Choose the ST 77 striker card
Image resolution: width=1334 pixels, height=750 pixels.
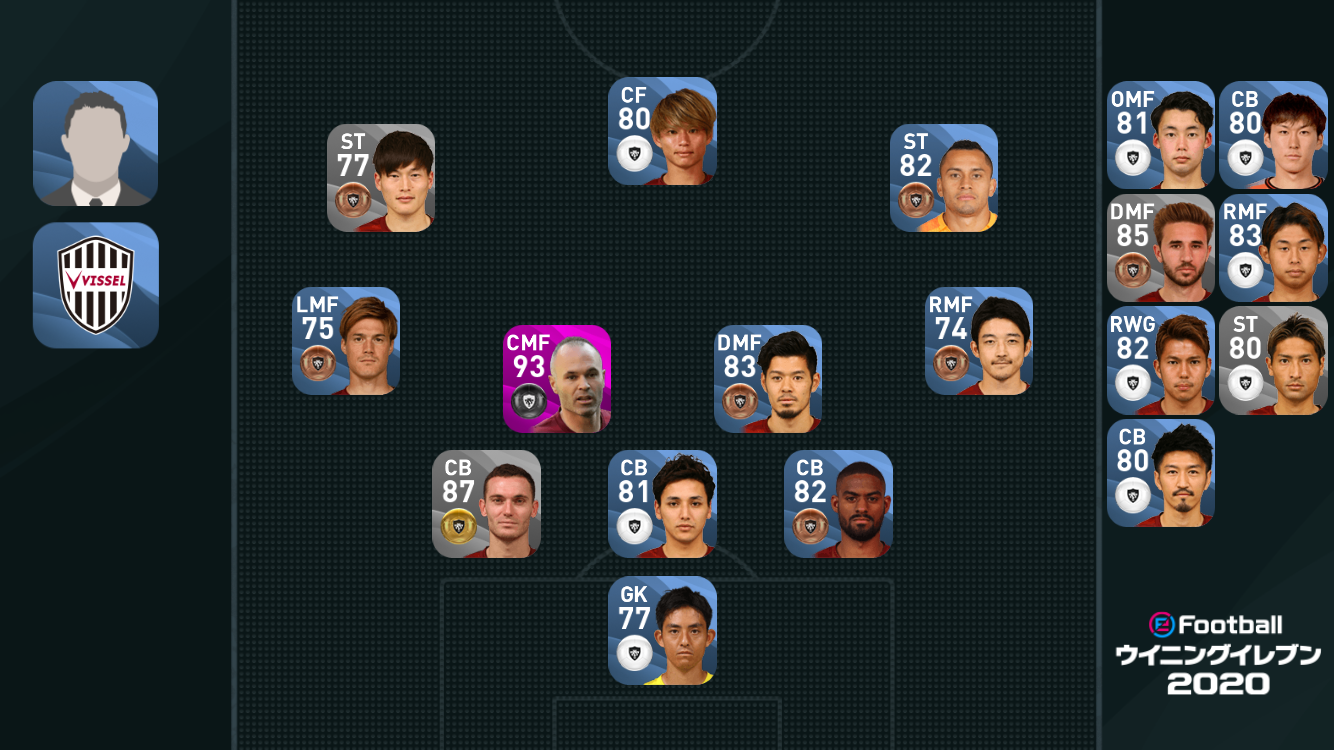(x=381, y=178)
